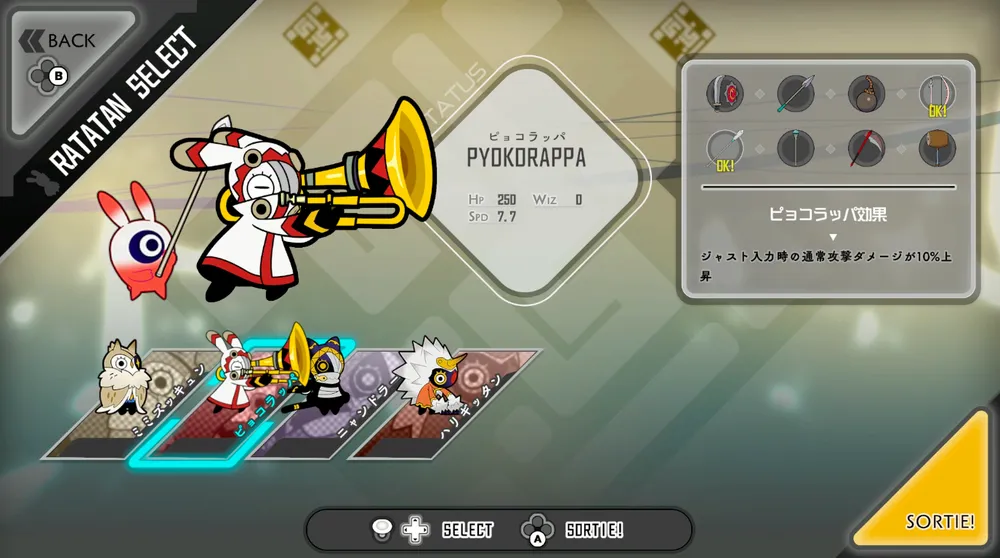Select the white-tipped wand icon marked OK
Screen dimensions: 1000x558
pos(725,149)
